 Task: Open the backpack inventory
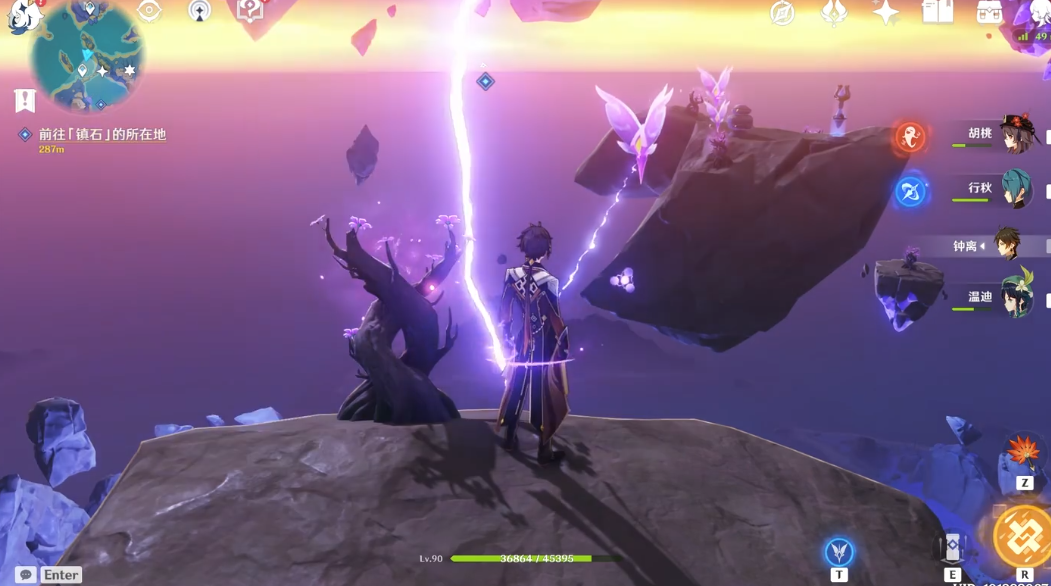pyautogui.click(x=989, y=12)
